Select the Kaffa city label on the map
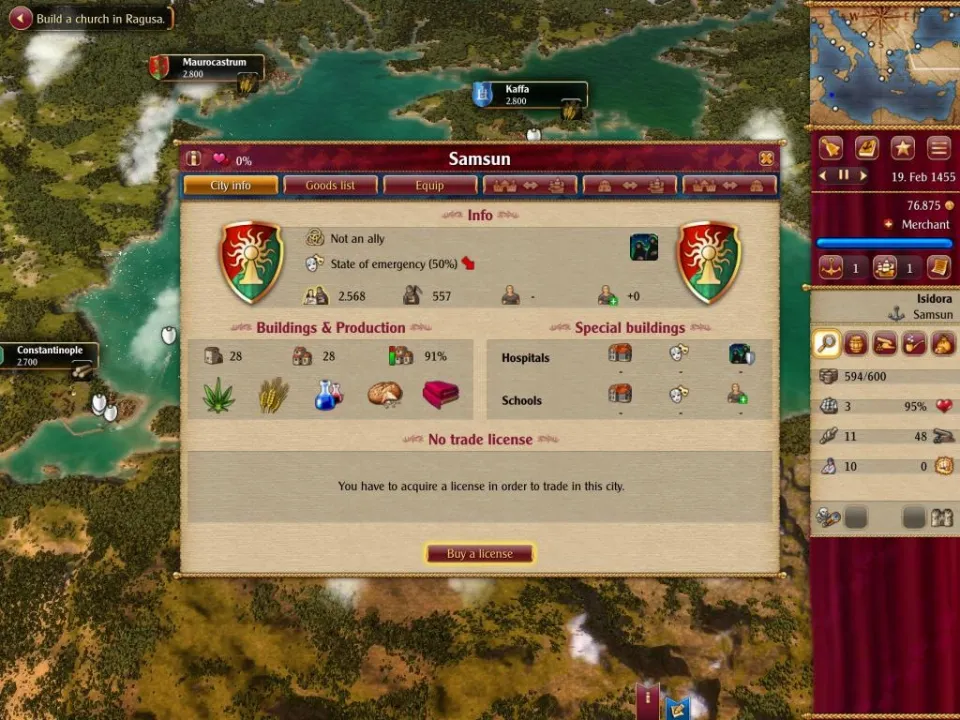 point(528,95)
